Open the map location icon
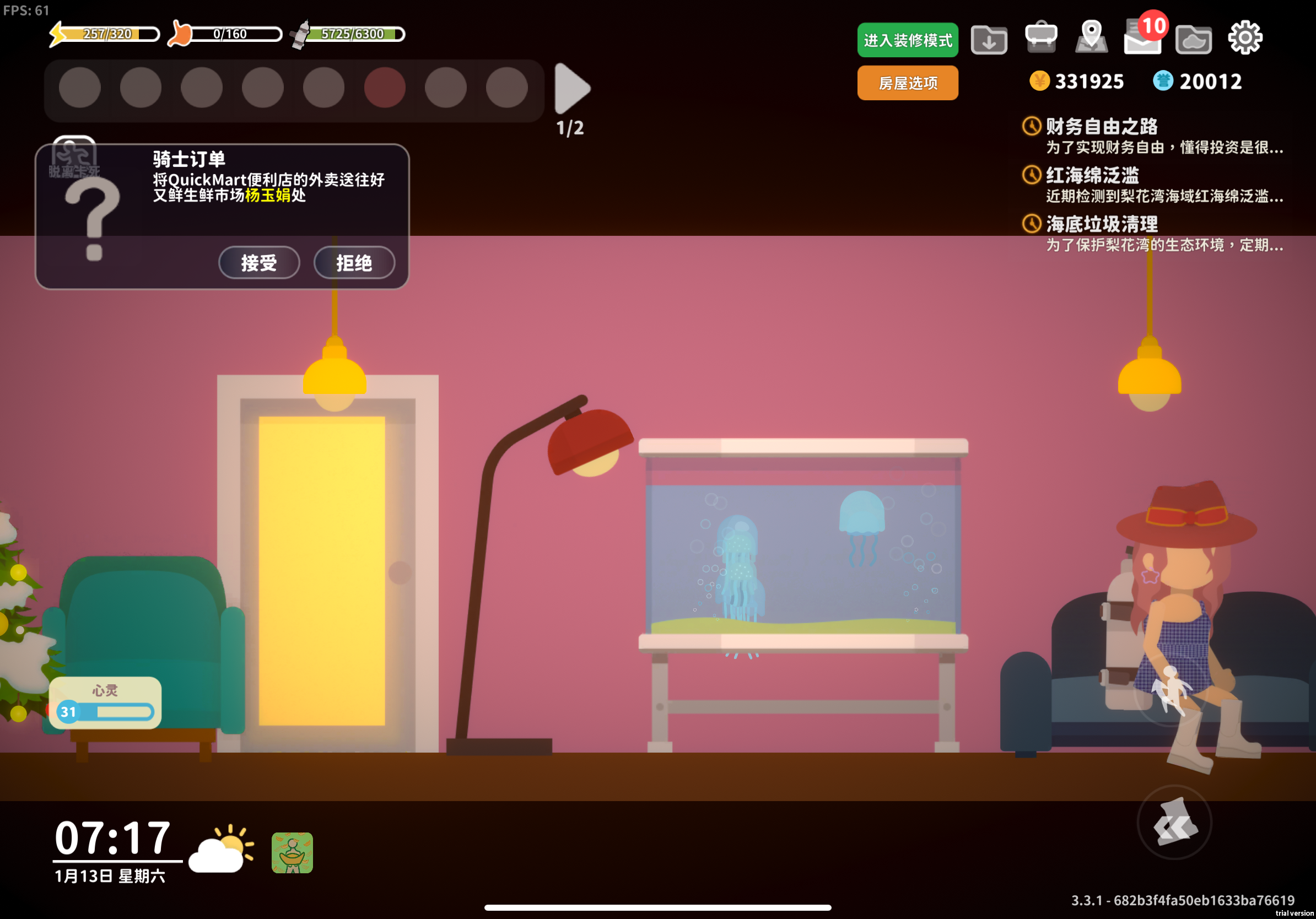 click(x=1091, y=37)
